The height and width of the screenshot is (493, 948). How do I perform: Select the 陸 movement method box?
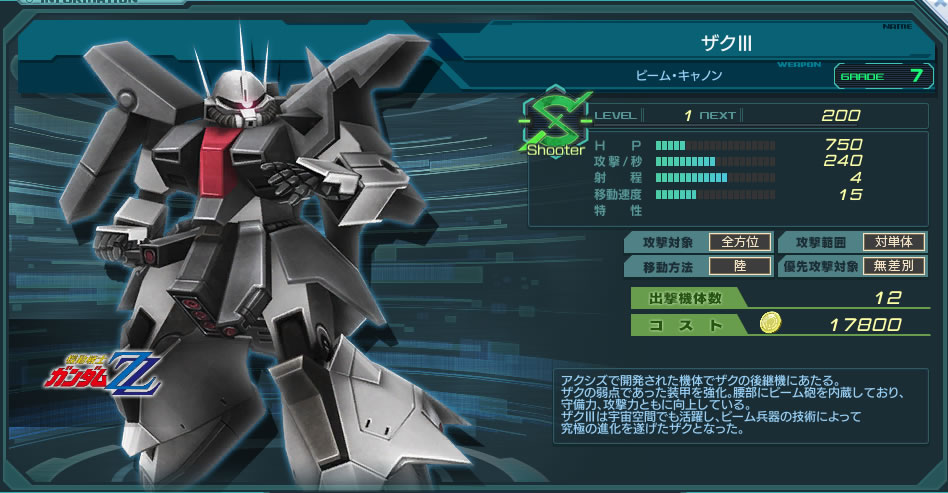pyautogui.click(x=740, y=266)
